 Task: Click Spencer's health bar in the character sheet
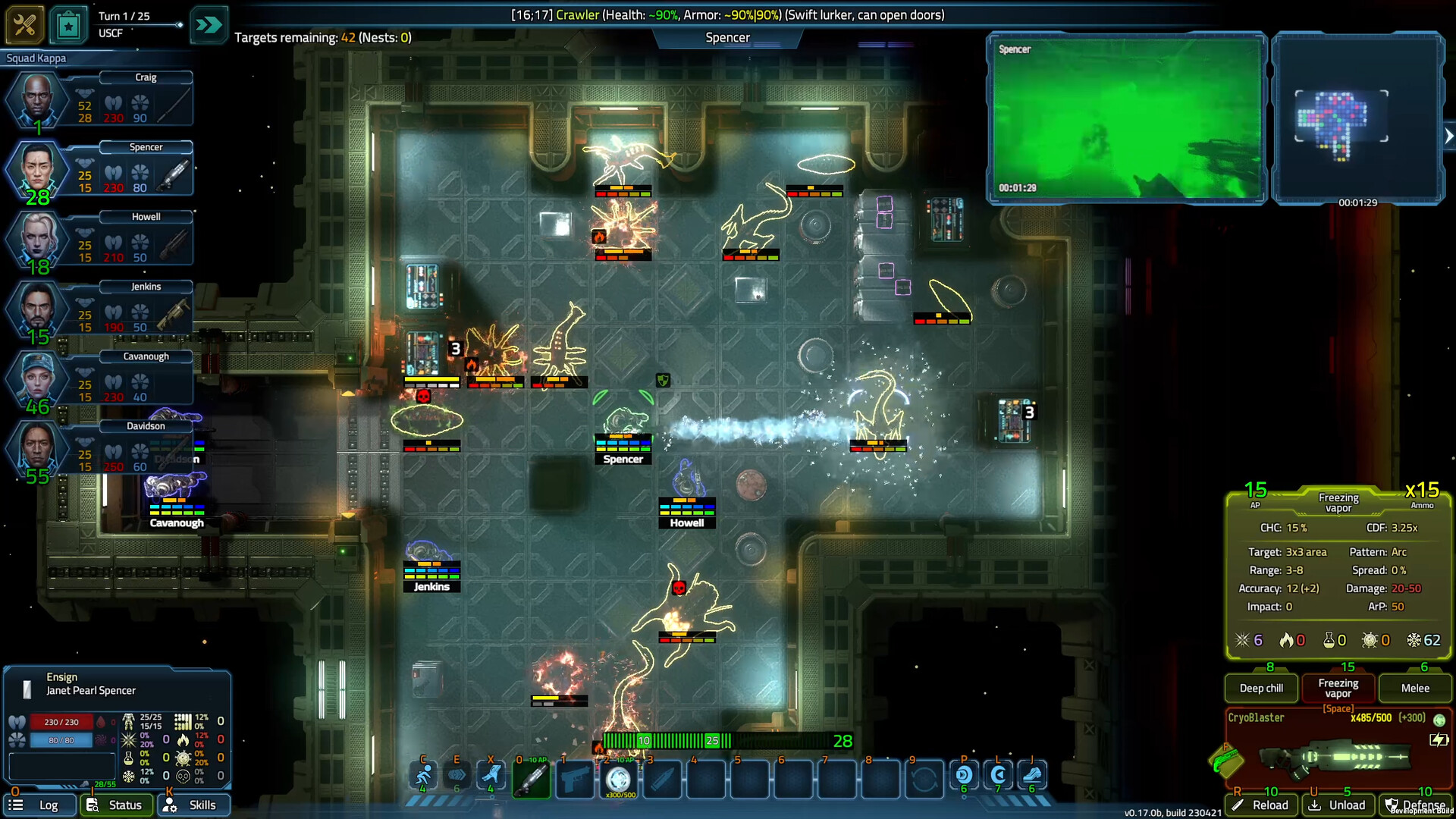pyautogui.click(x=61, y=721)
